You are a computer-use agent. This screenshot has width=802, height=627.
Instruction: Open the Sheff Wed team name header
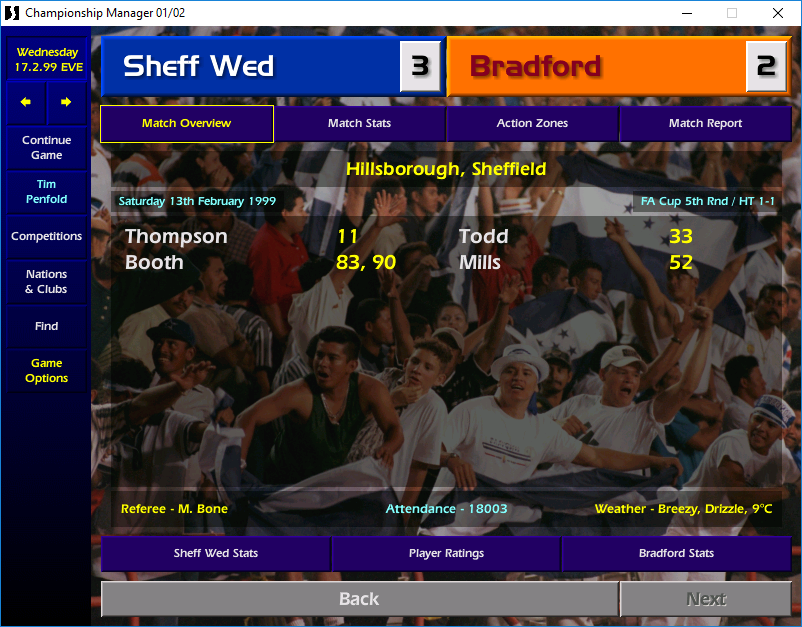click(250, 66)
